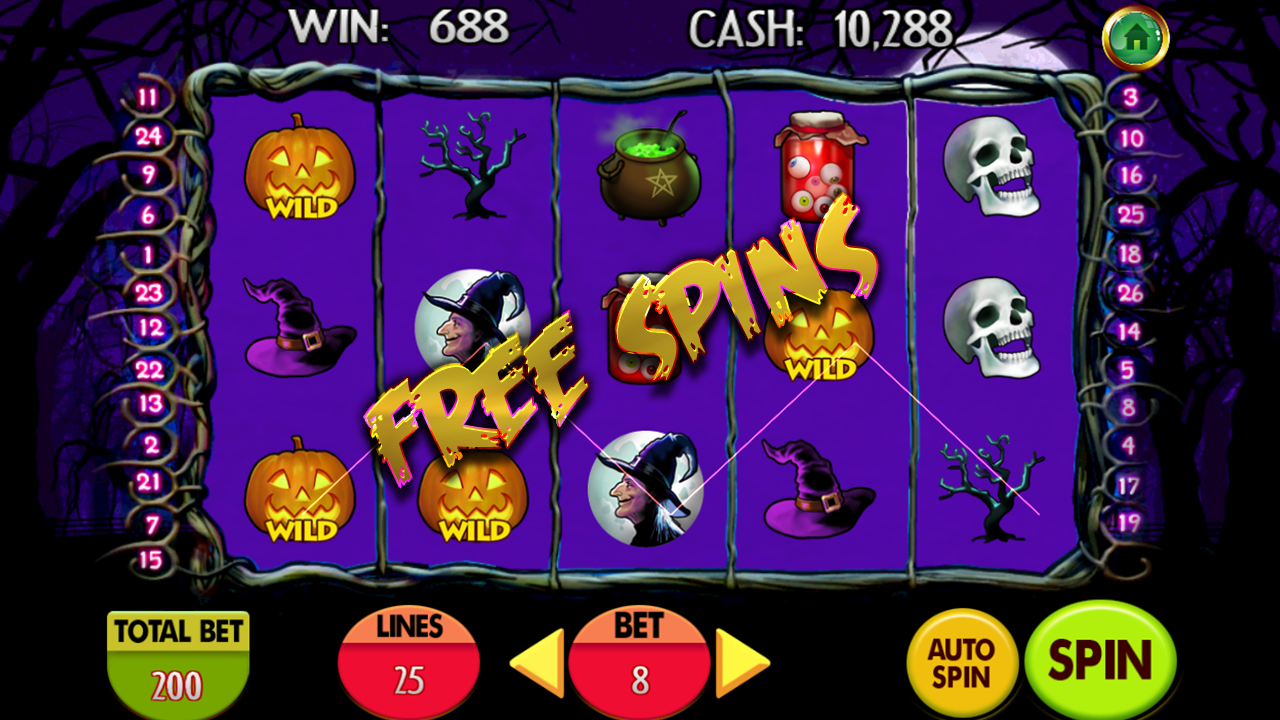The image size is (1280, 720).
Task: Open the LINES selector showing 25
Action: [x=409, y=661]
